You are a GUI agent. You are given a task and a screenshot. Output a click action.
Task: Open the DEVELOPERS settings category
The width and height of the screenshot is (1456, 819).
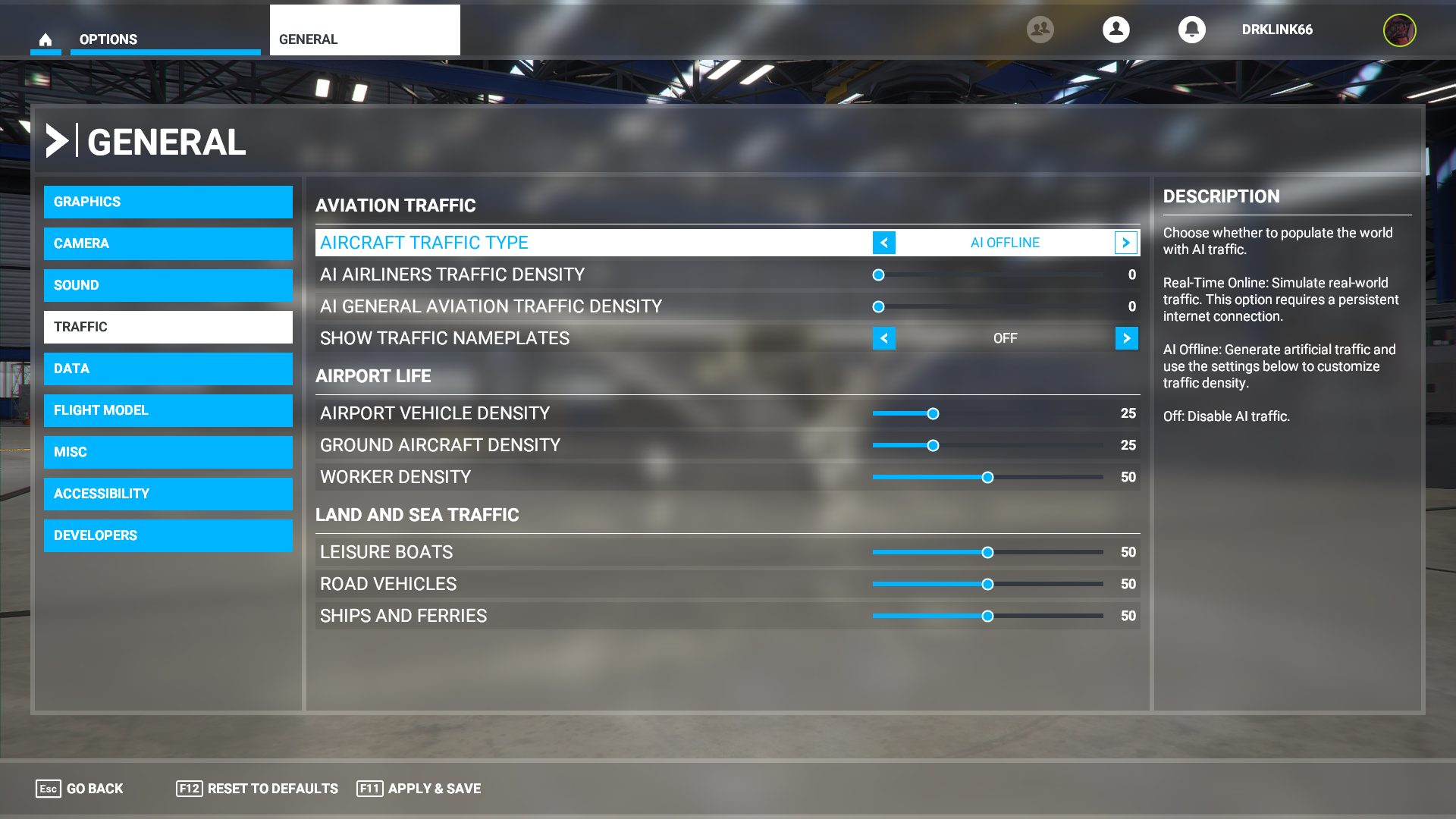[x=168, y=535]
